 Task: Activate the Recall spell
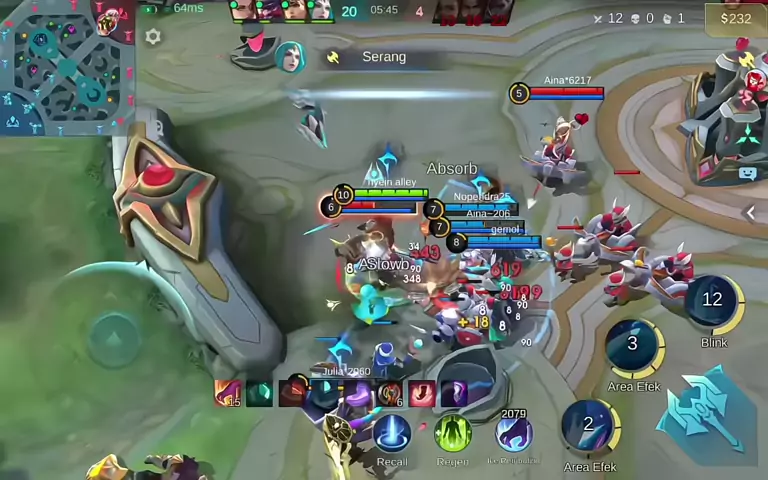[392, 434]
